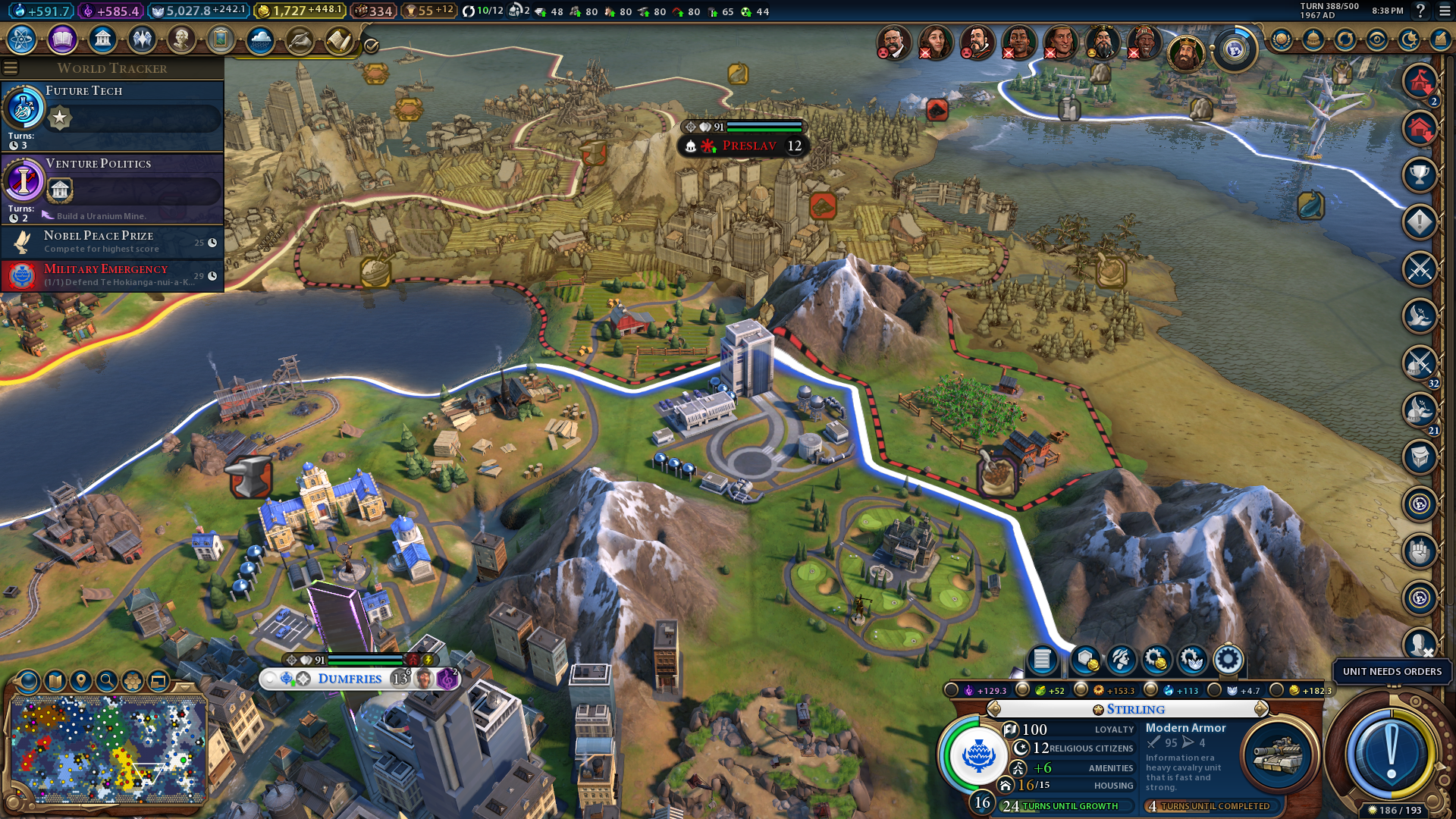Open the map search magnifier option

pos(107,681)
